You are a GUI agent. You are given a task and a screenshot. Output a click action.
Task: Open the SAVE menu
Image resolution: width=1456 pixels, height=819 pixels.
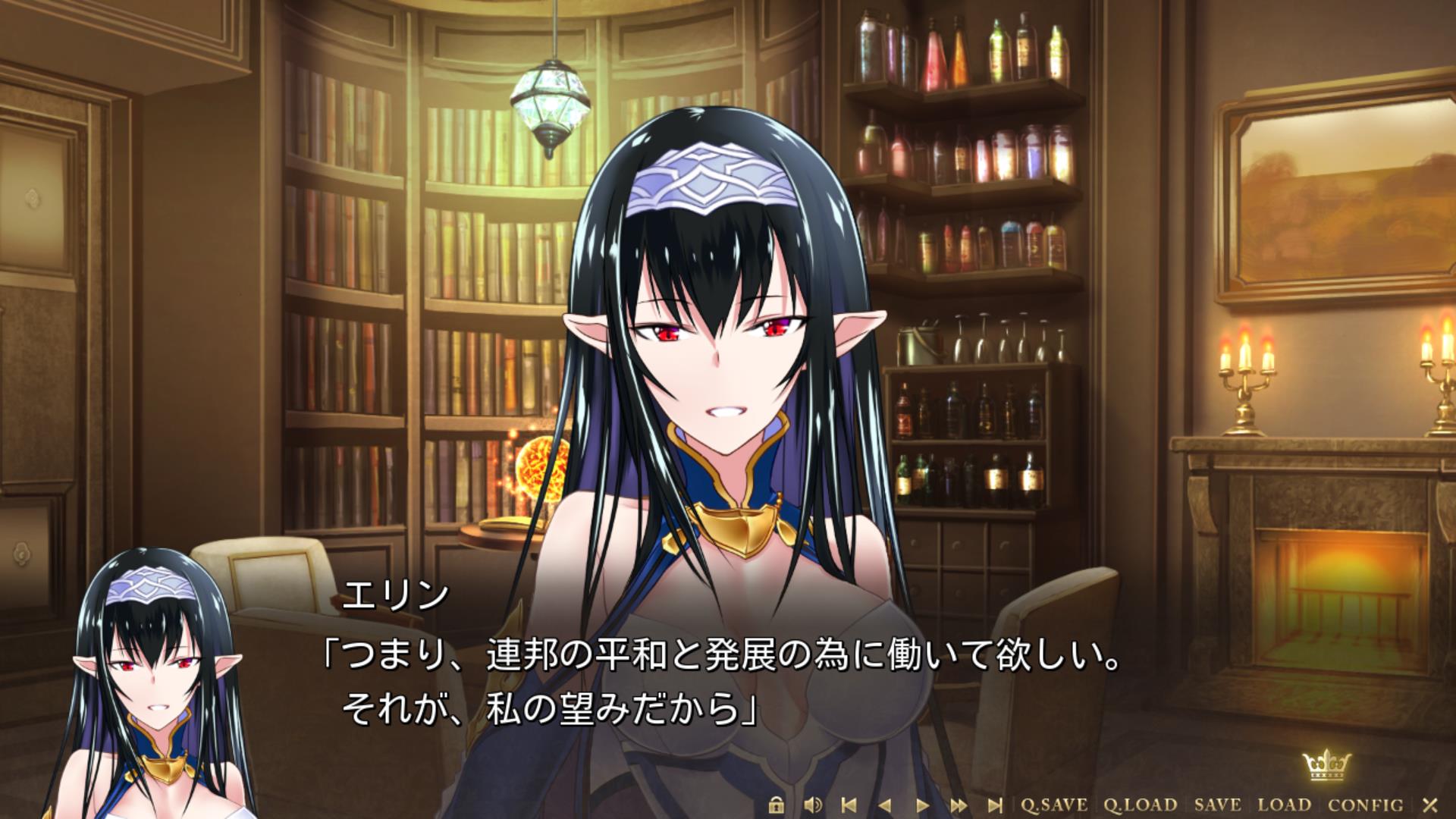point(1218,805)
